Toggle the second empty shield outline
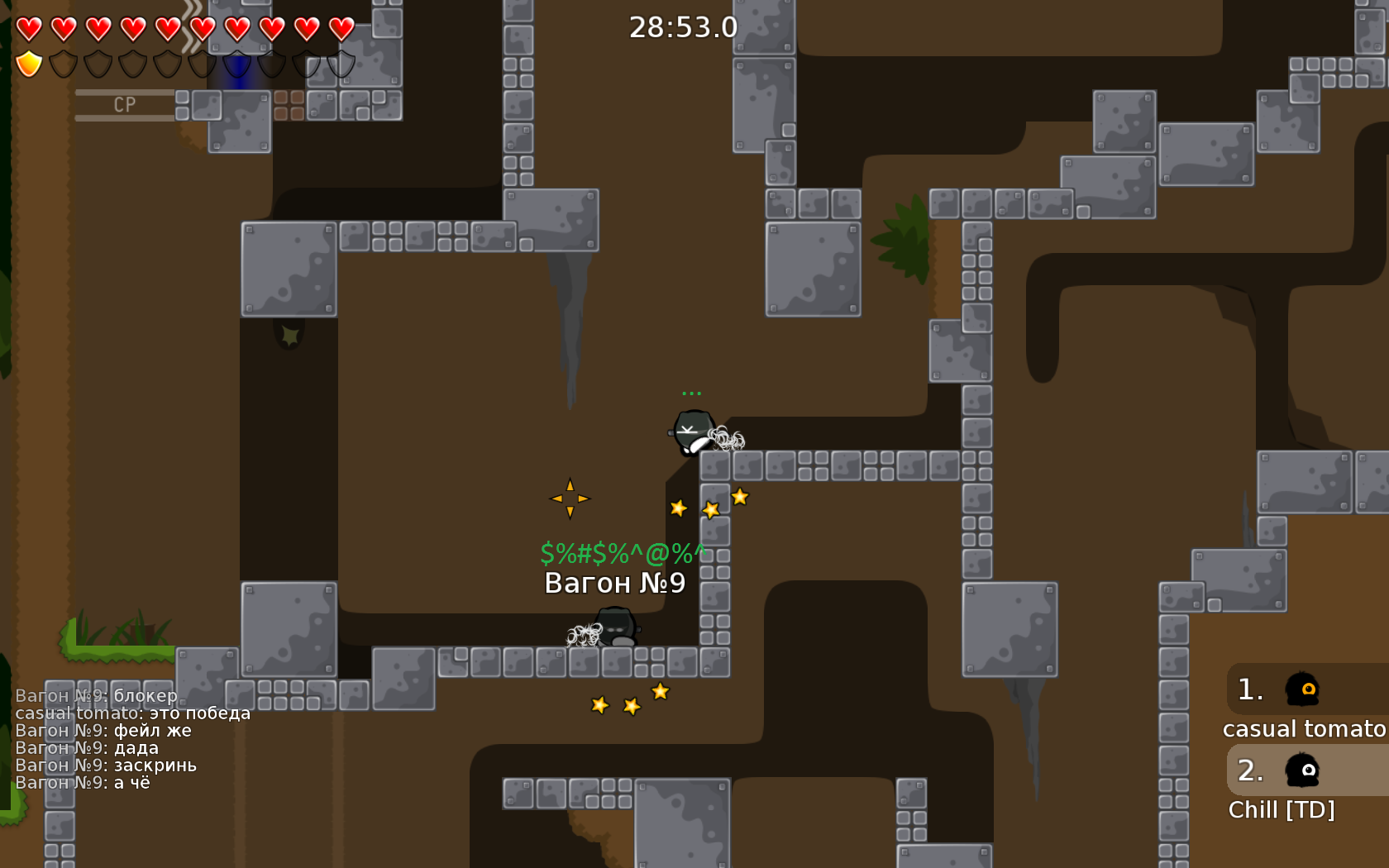1389x868 pixels. [x=62, y=62]
